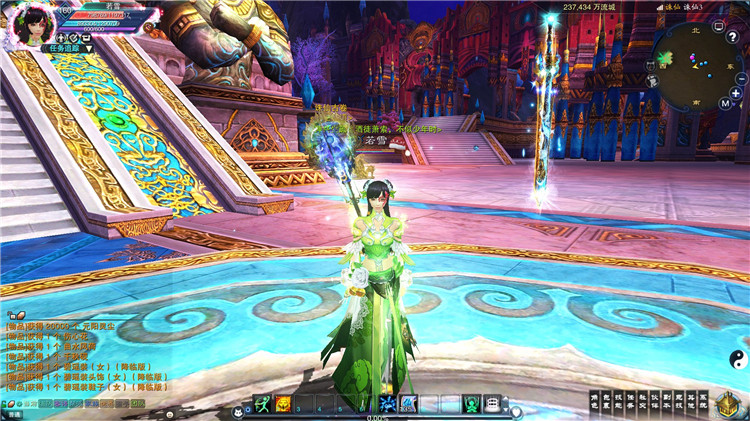Open the 任务 quest menu
This screenshot has height=421, width=750.
[x=629, y=400]
